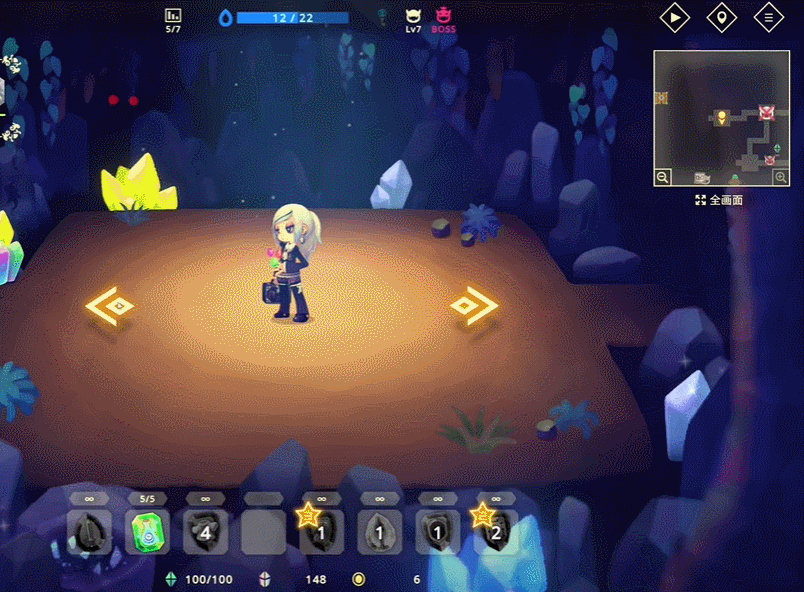Zoom in the minimap with magnifier plus
This screenshot has width=804, height=592.
(781, 177)
